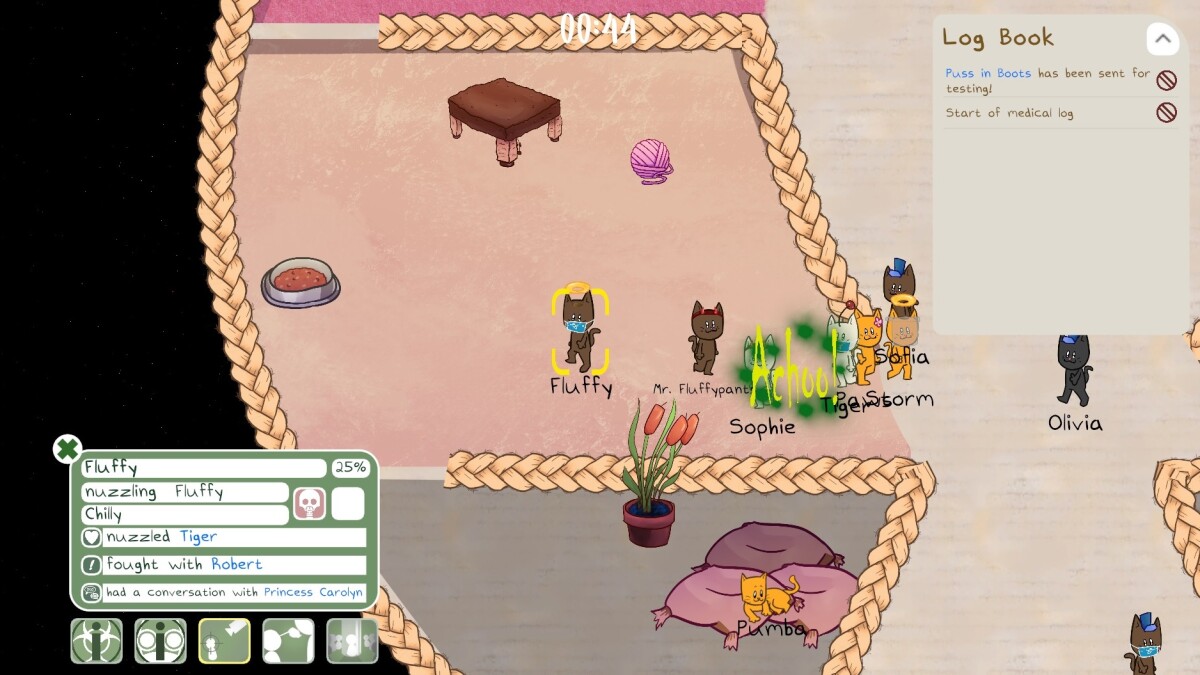Activate the biohazard info tool
Viewport: 1200px width, 675px height.
pyautogui.click(x=96, y=641)
